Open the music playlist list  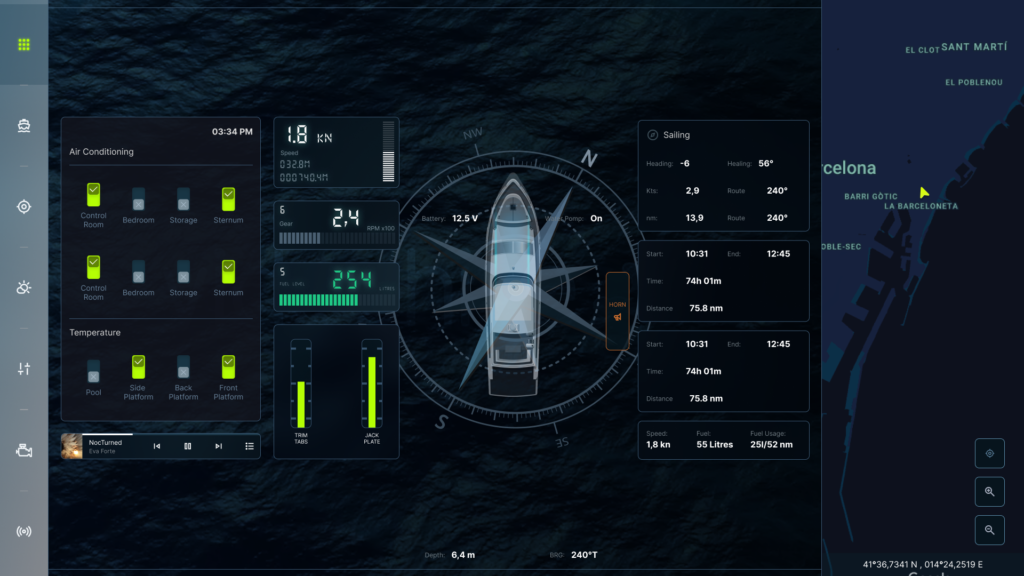(249, 446)
